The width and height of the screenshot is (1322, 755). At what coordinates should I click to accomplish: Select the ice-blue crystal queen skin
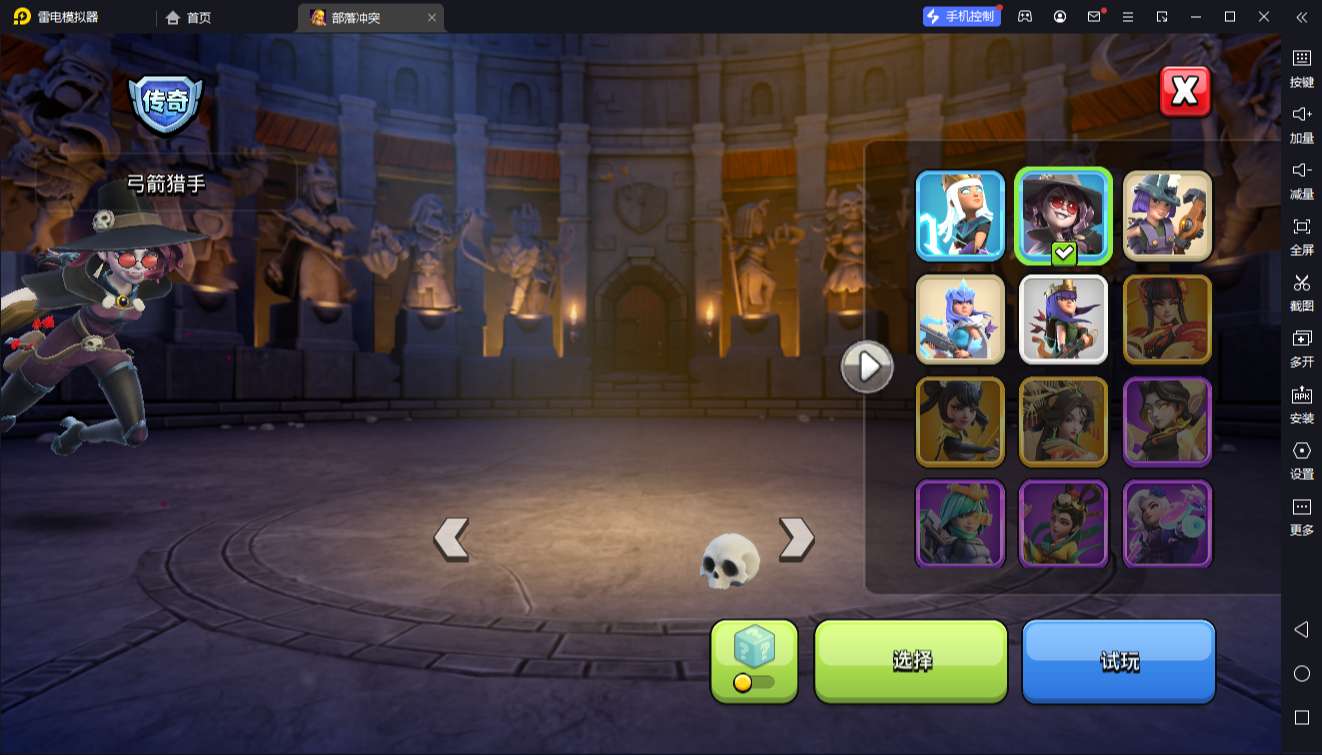click(x=960, y=319)
